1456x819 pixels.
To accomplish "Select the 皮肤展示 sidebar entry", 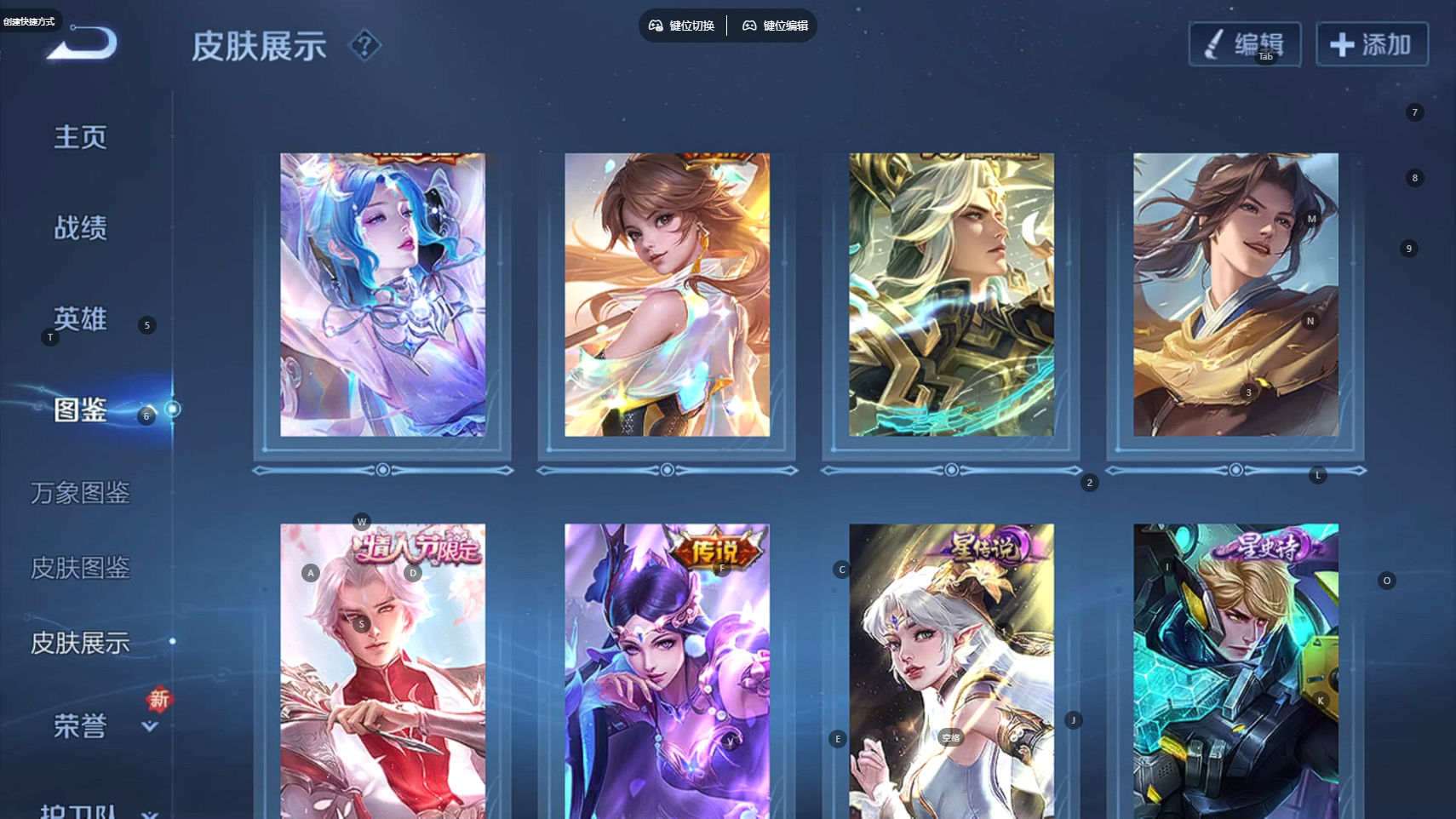I will [x=80, y=643].
